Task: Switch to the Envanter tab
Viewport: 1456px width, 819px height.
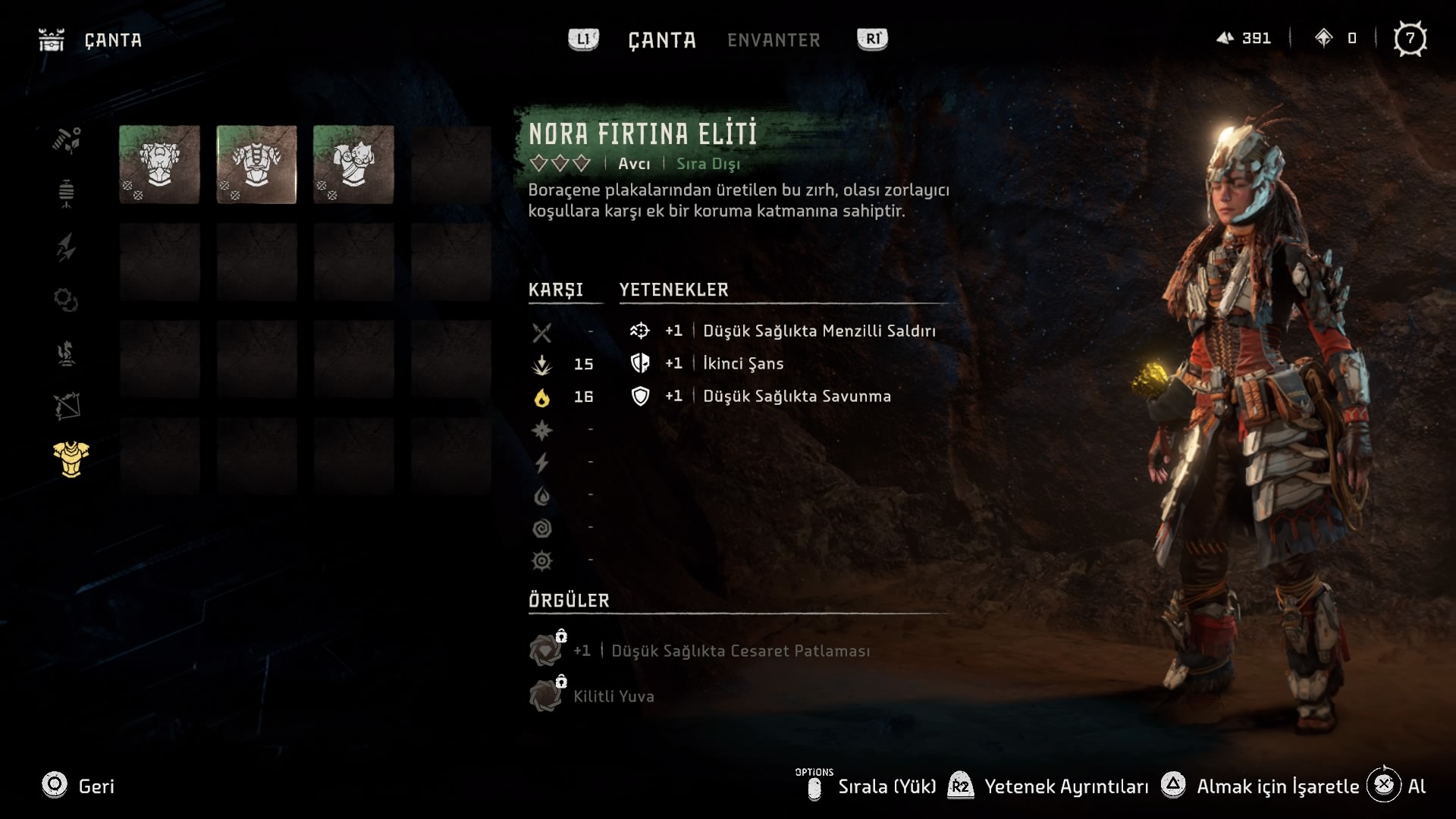Action: [x=773, y=40]
